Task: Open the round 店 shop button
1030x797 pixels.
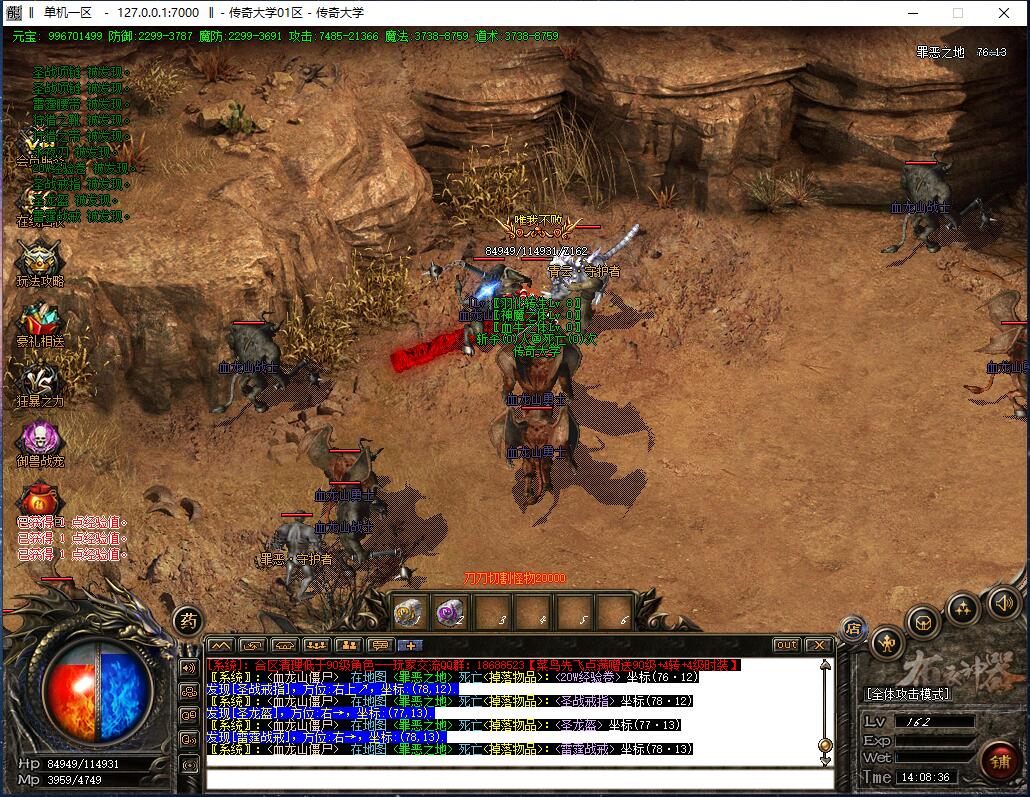Action: [853, 627]
